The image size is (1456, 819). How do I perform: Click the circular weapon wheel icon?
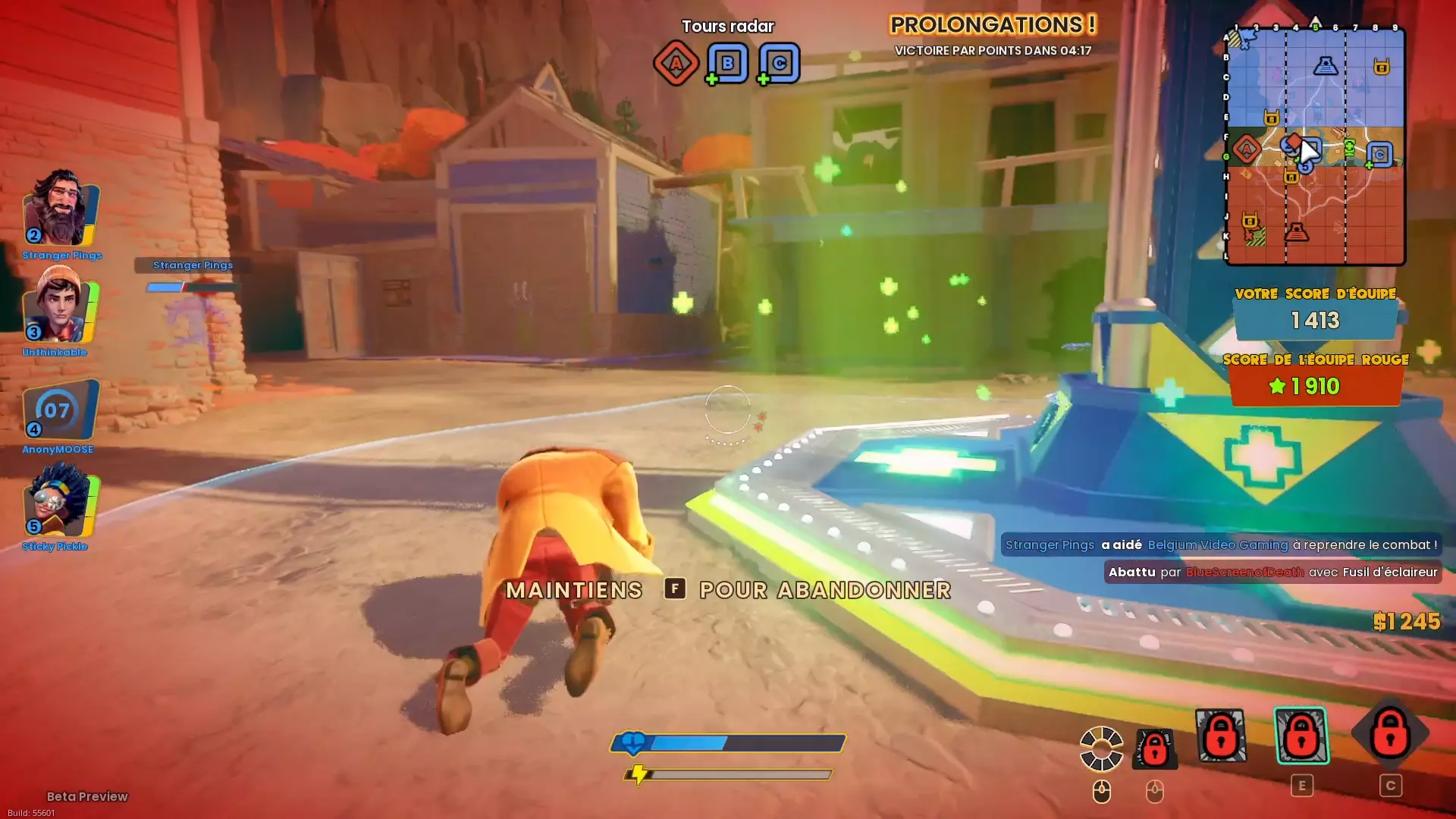click(x=1101, y=748)
